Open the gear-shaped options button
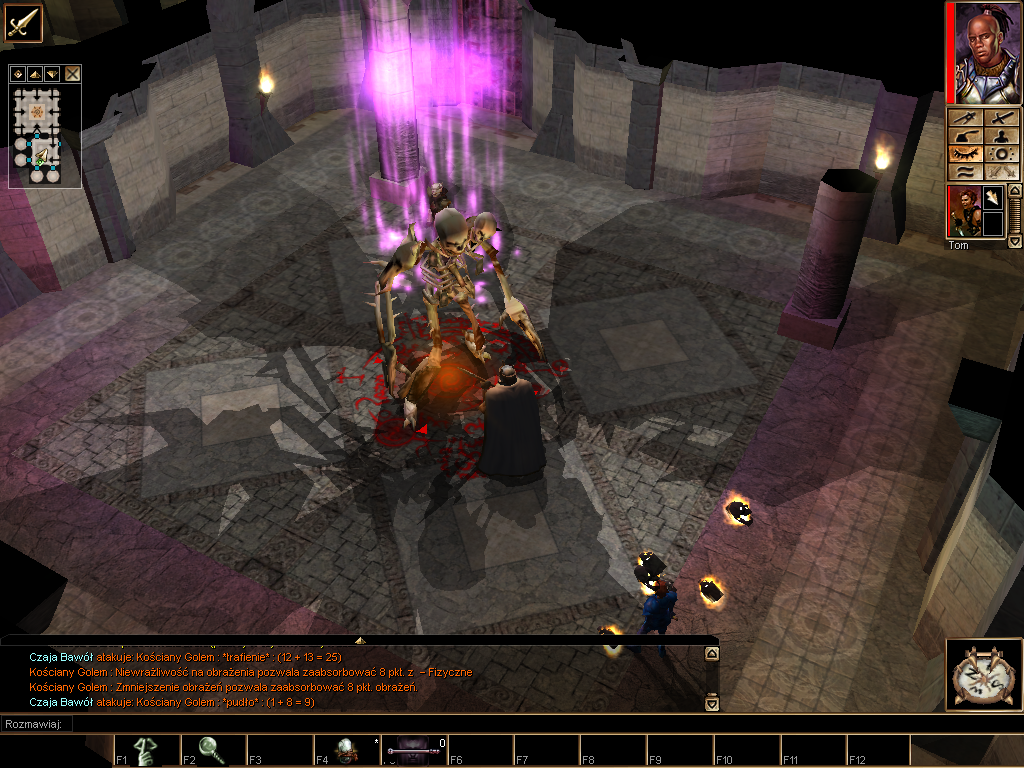The width and height of the screenshot is (1024, 768). pos(1003,154)
